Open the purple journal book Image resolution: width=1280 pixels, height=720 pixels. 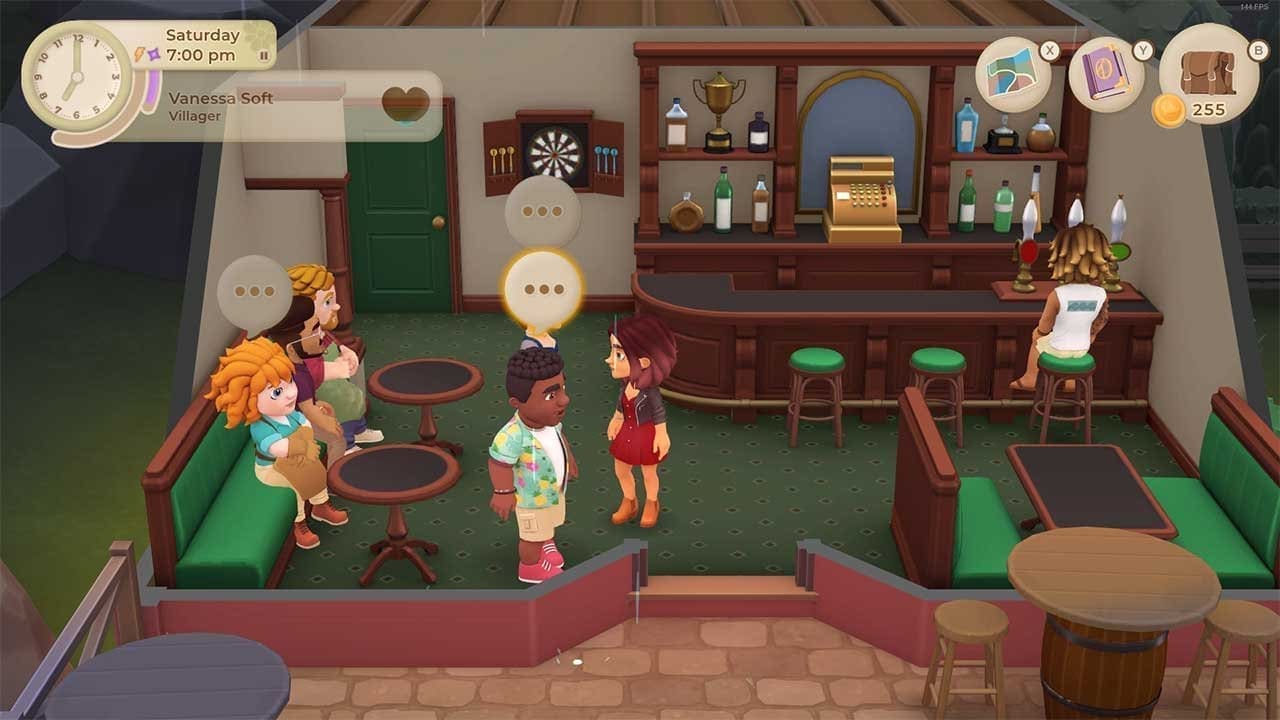coord(1105,75)
